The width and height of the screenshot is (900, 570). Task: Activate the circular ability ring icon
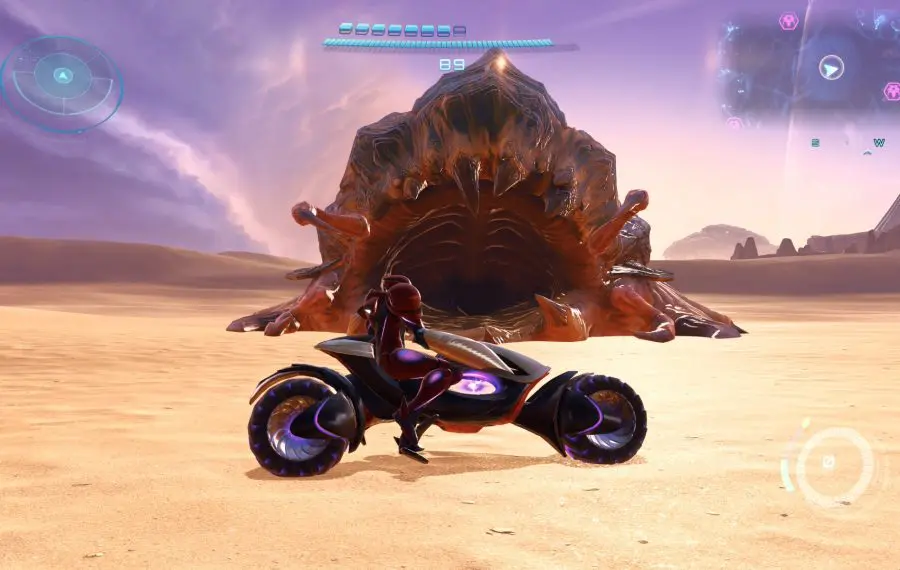click(830, 464)
